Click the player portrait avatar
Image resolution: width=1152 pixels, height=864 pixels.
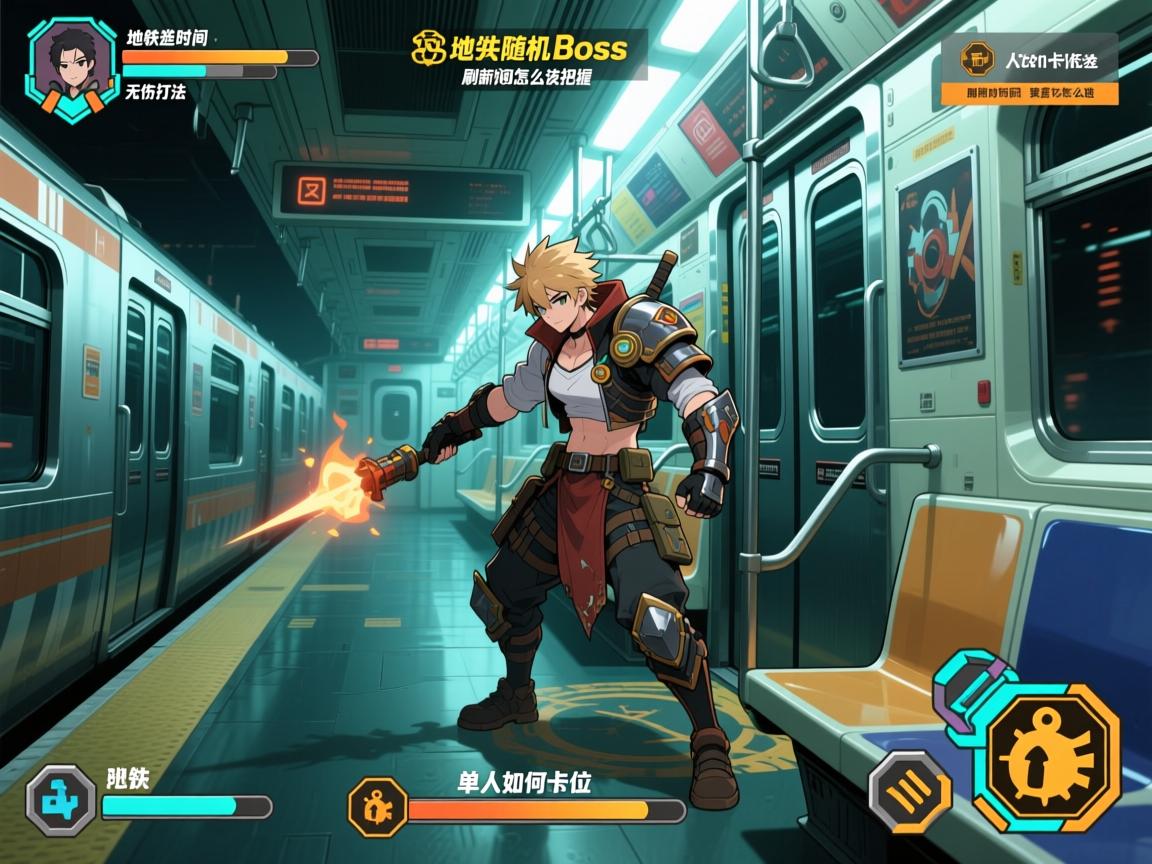click(x=72, y=69)
